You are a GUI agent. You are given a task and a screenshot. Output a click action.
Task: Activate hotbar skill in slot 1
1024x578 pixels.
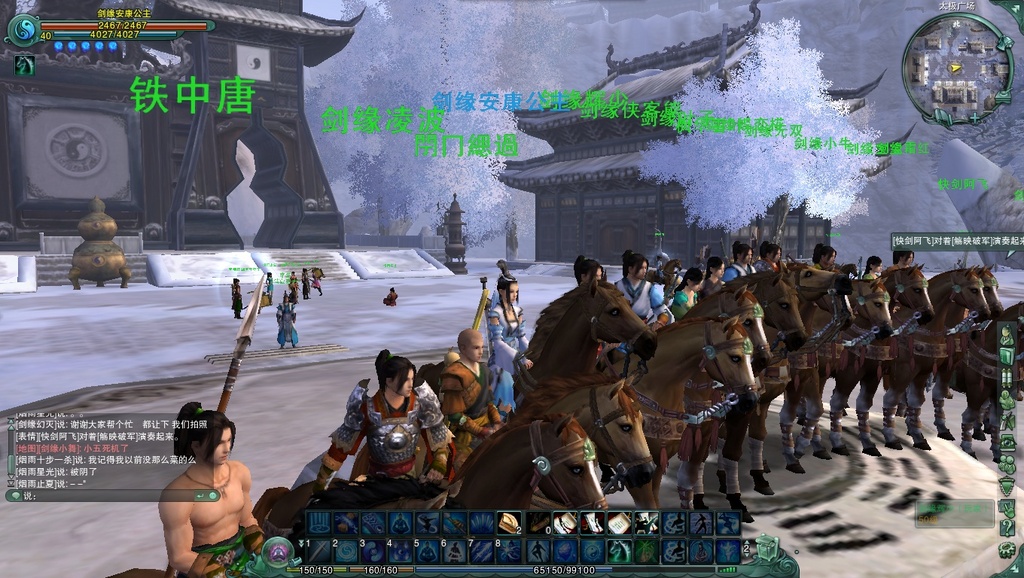(320, 551)
